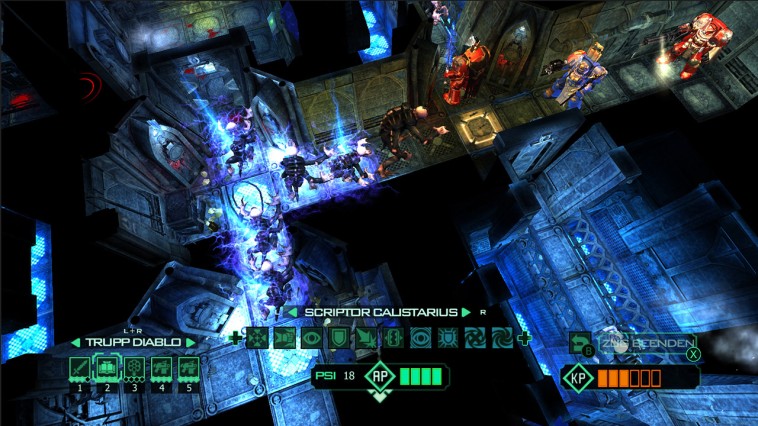Activate the arrow-burst attack action

[366, 338]
